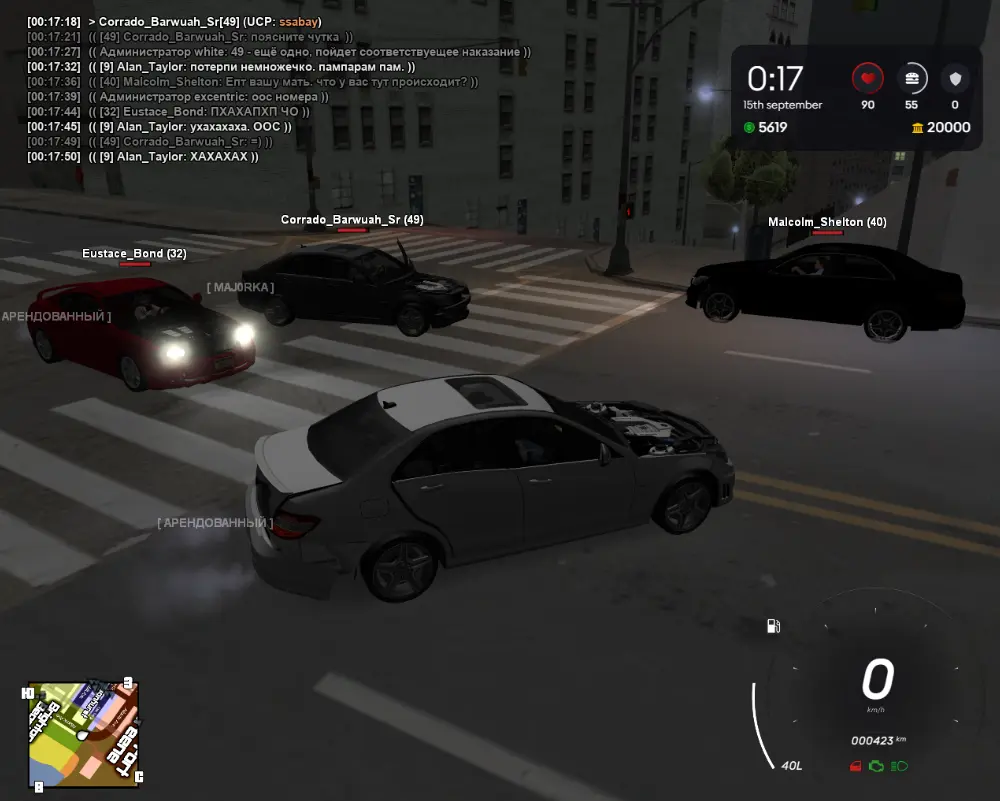Click the Eustace_Bond chat message
1000x801 pixels.
[x=198, y=112]
